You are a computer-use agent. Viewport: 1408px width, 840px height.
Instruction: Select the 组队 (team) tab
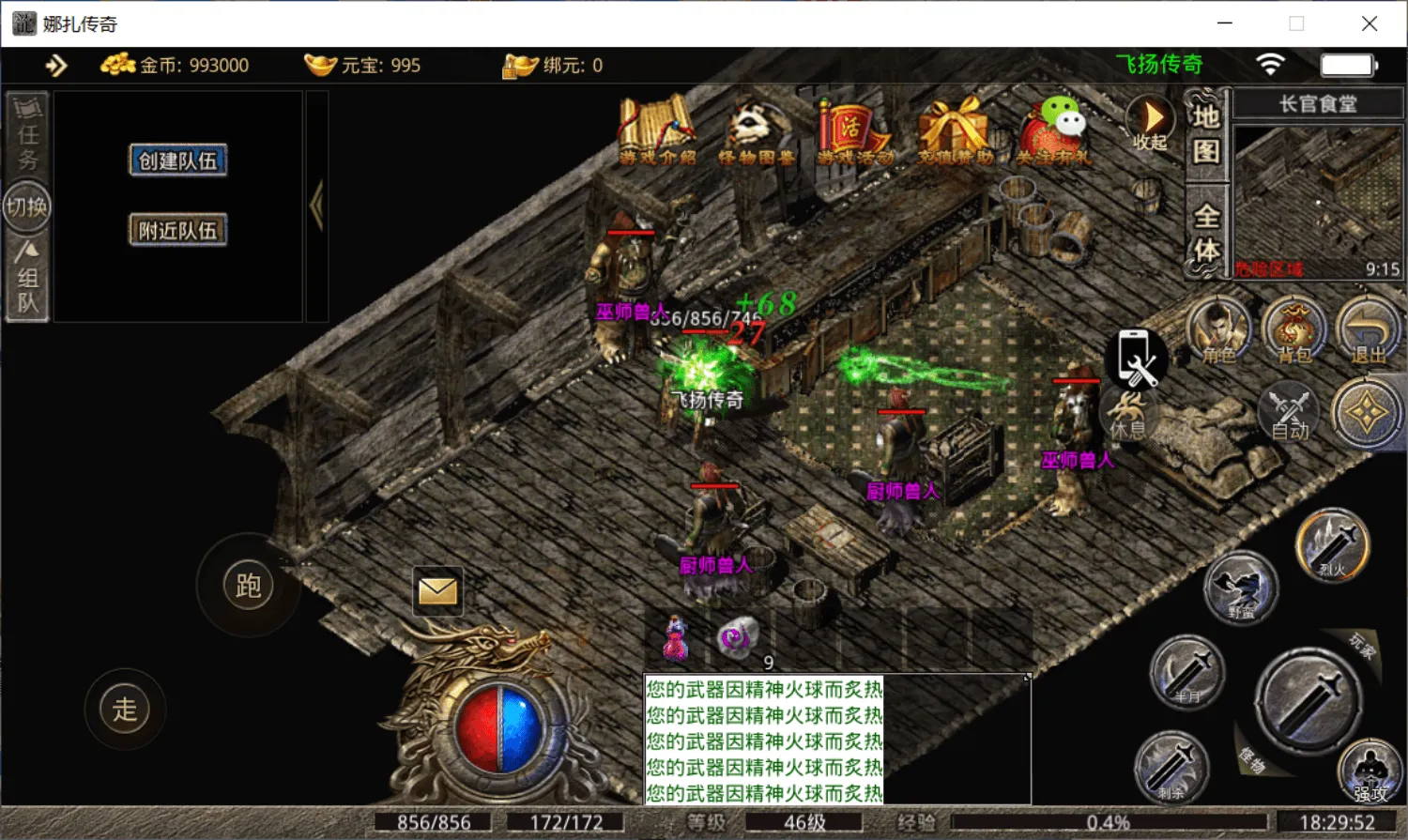pos(27,278)
